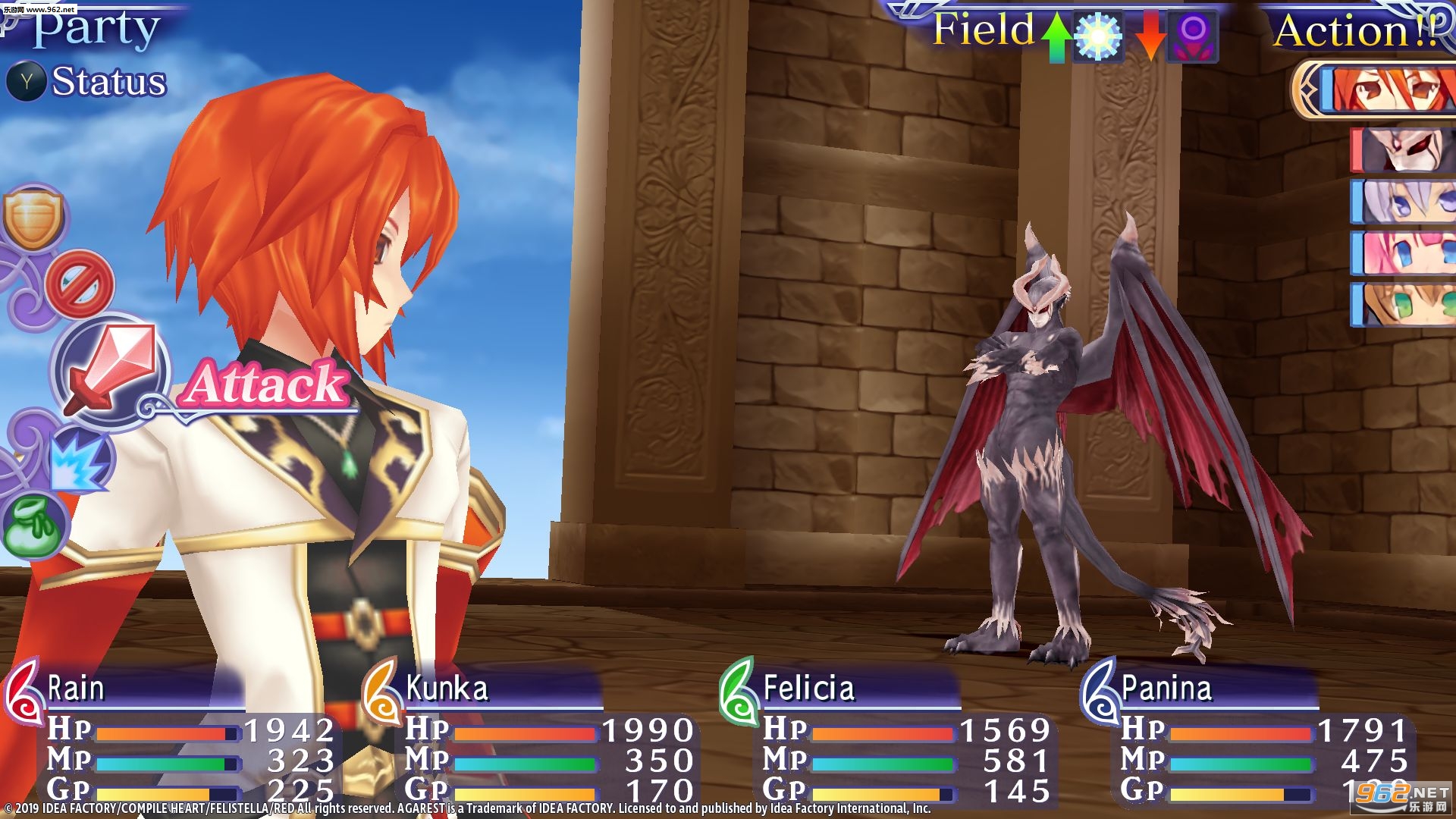Open the blue burst skill command
This screenshot has height=819, width=1456.
pos(79,460)
